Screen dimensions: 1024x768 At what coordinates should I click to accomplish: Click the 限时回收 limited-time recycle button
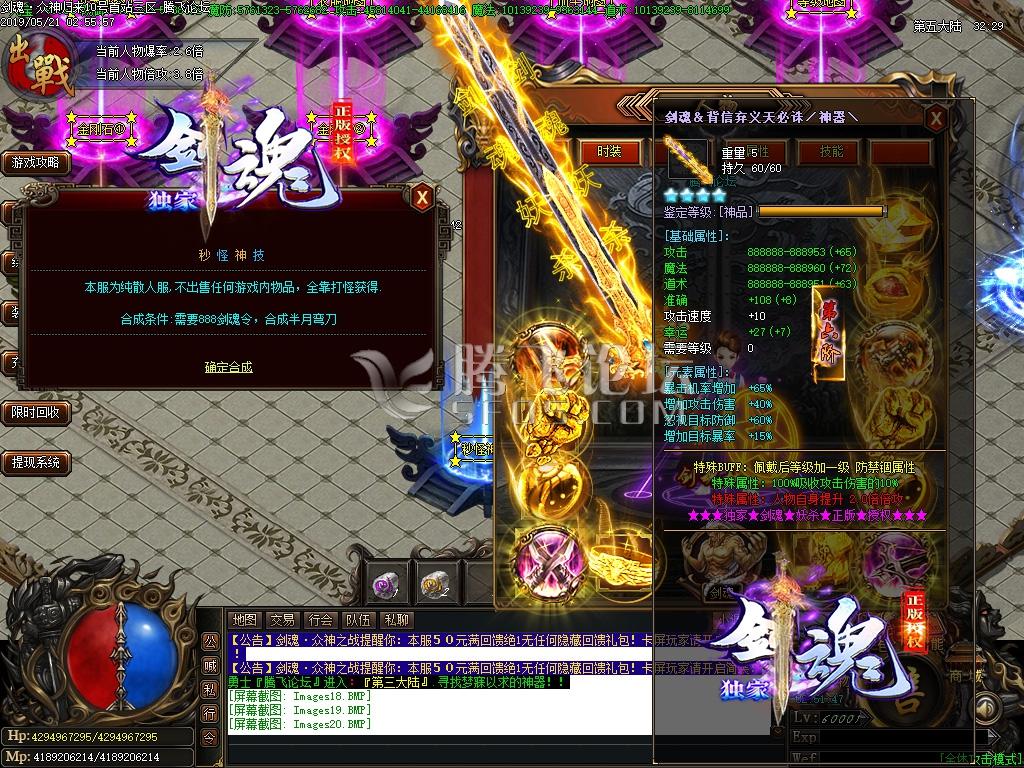point(36,412)
